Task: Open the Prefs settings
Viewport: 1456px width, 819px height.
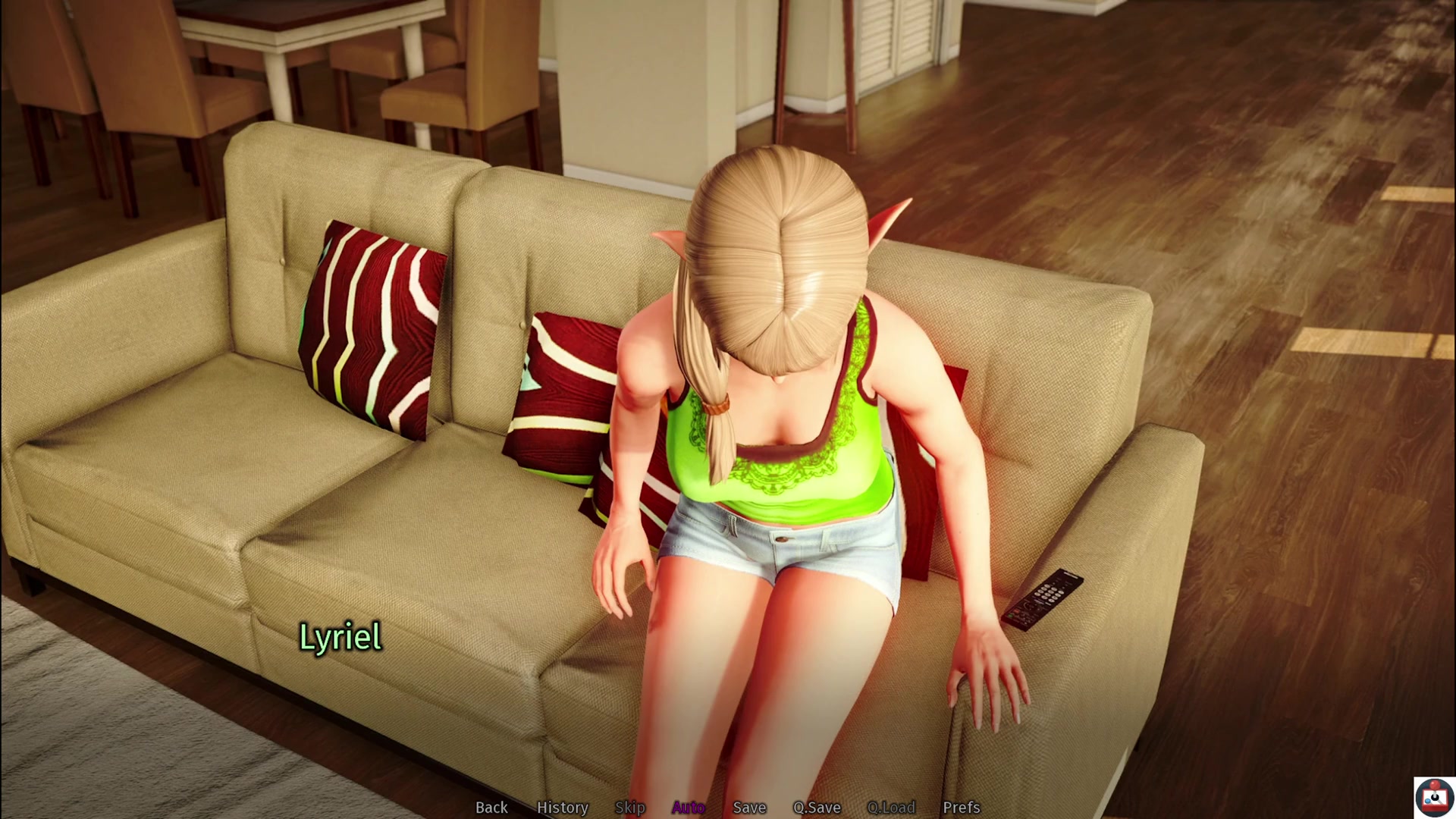Action: click(961, 808)
